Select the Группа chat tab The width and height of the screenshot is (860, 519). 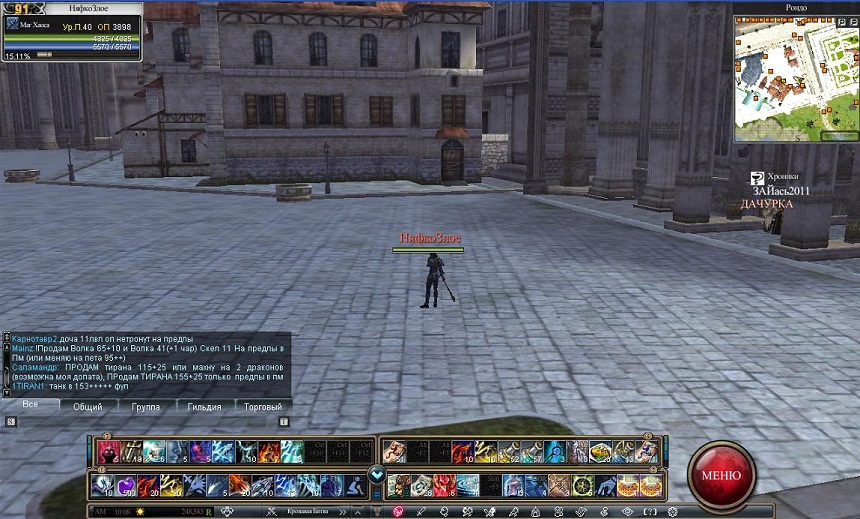click(145, 407)
